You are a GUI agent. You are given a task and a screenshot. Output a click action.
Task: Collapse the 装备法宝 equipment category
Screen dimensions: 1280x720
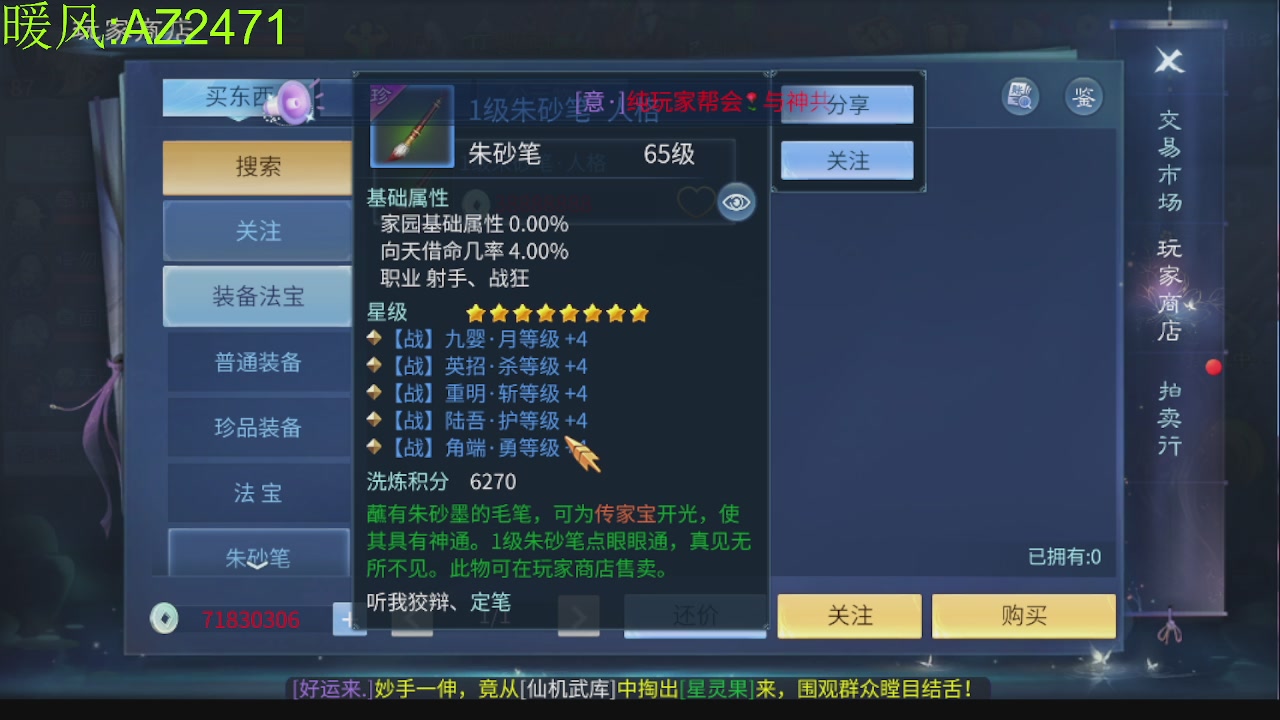pyautogui.click(x=257, y=296)
